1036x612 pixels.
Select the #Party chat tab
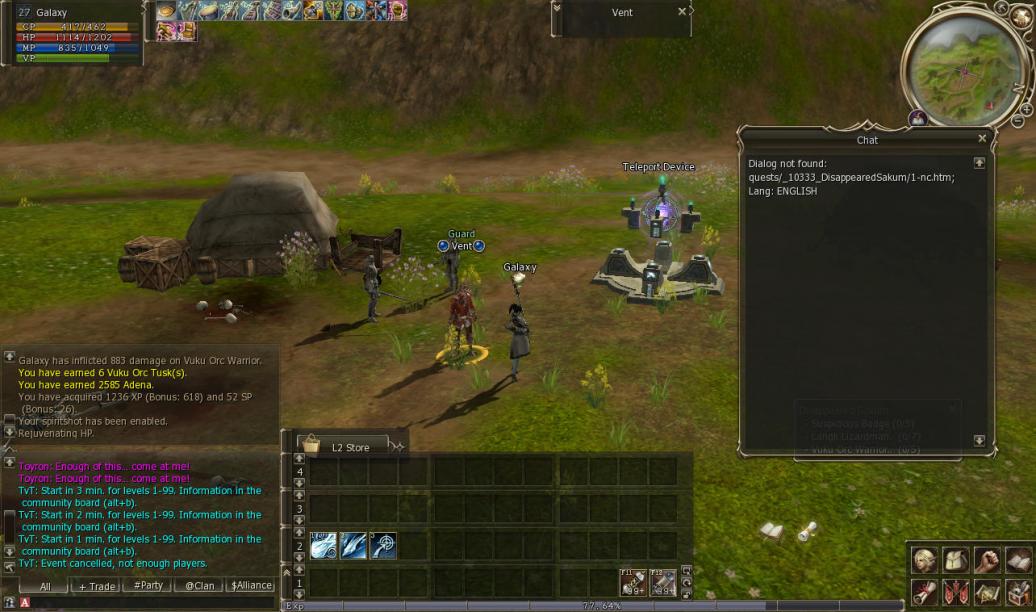click(148, 586)
